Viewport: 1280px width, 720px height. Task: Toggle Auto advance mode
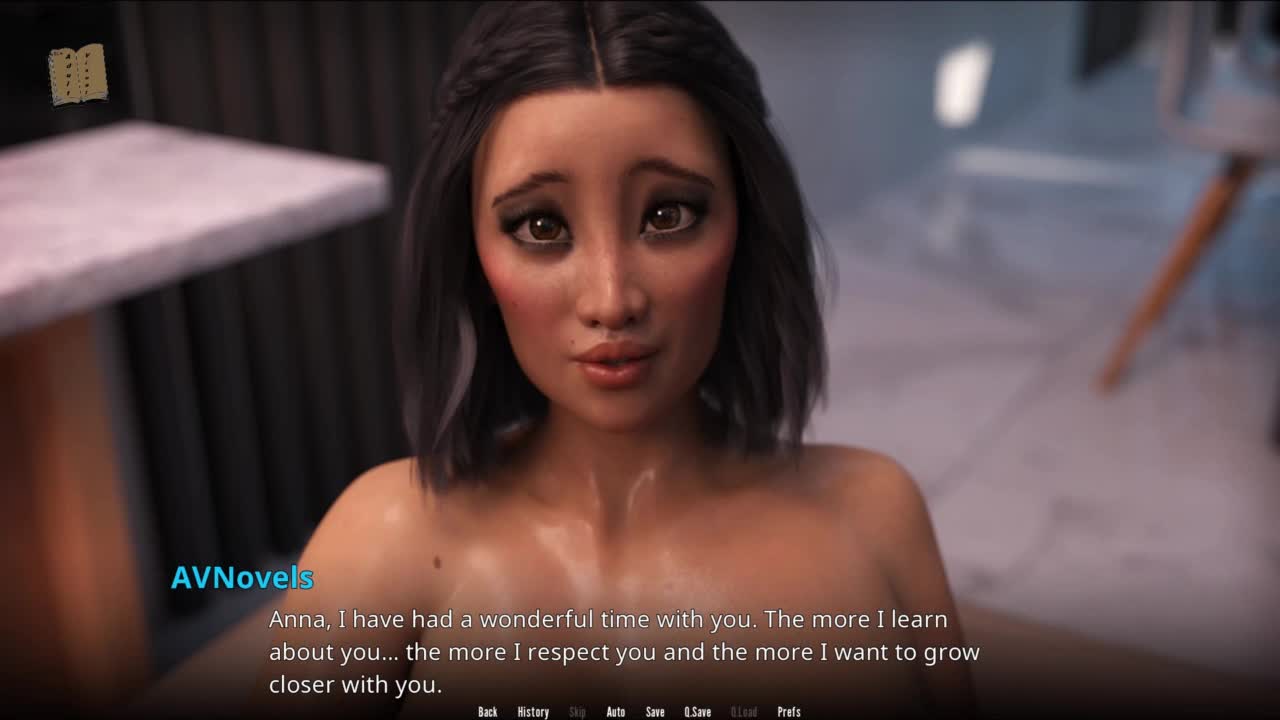click(616, 712)
